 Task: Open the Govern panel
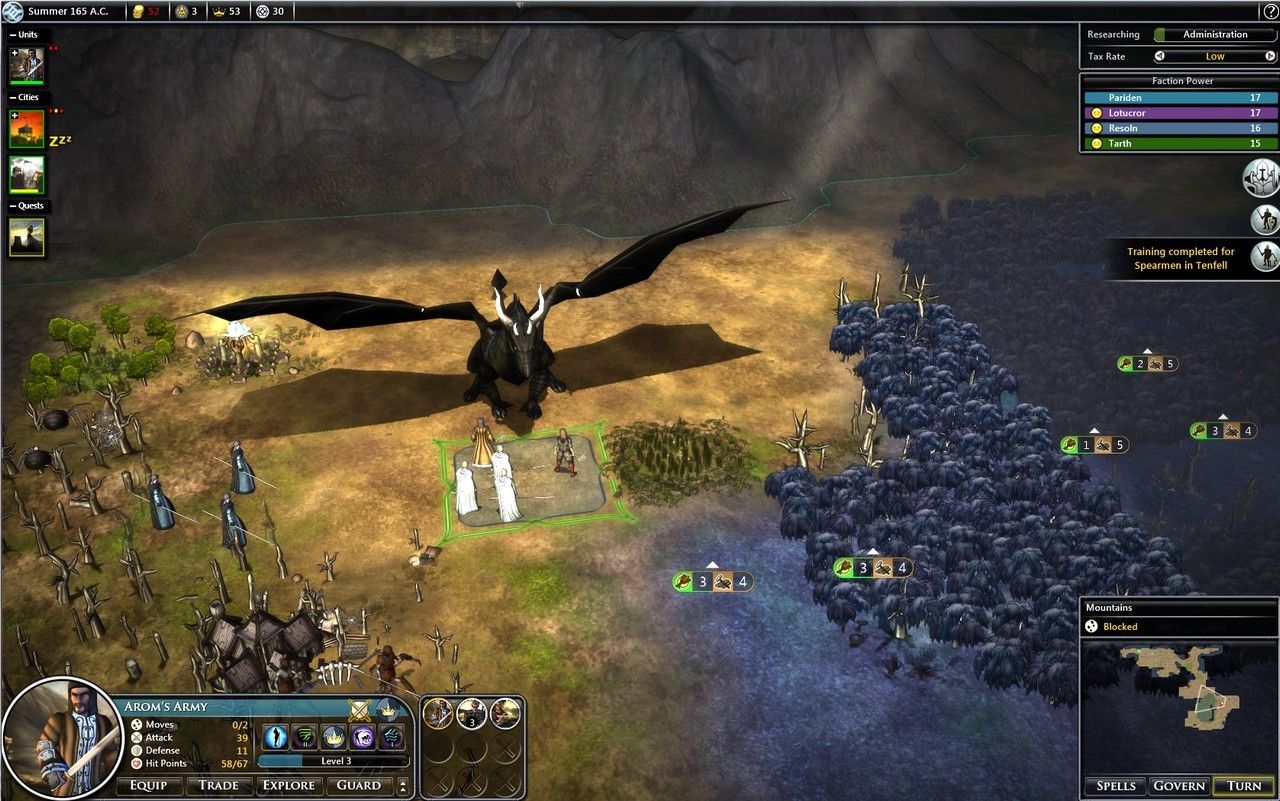(x=1179, y=786)
